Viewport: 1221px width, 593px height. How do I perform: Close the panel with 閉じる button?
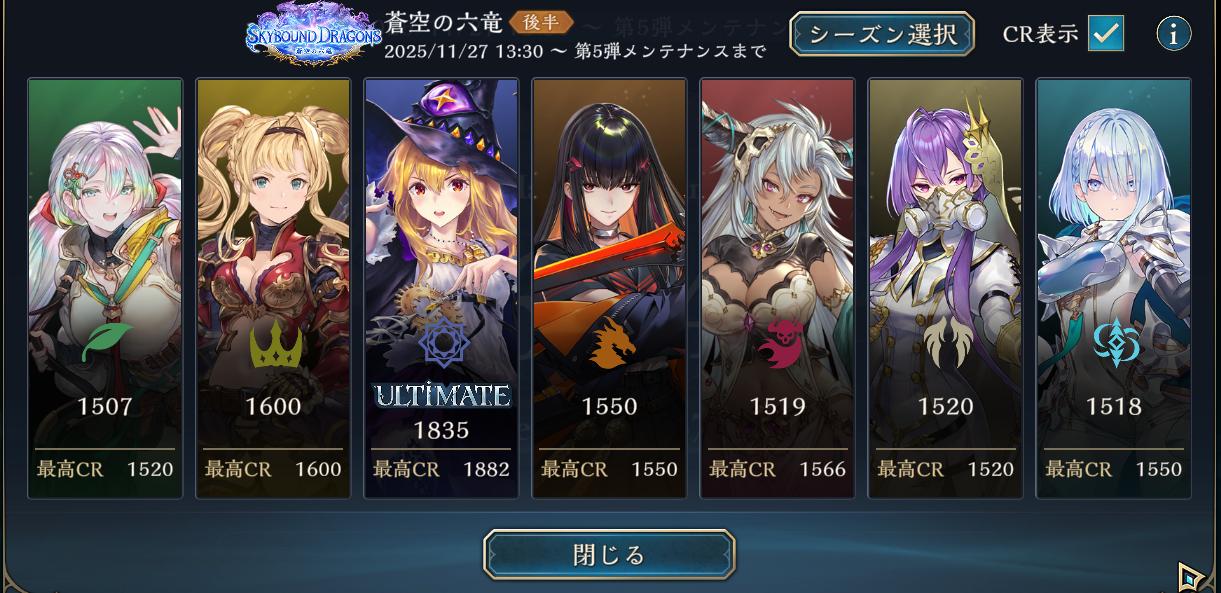(609, 555)
